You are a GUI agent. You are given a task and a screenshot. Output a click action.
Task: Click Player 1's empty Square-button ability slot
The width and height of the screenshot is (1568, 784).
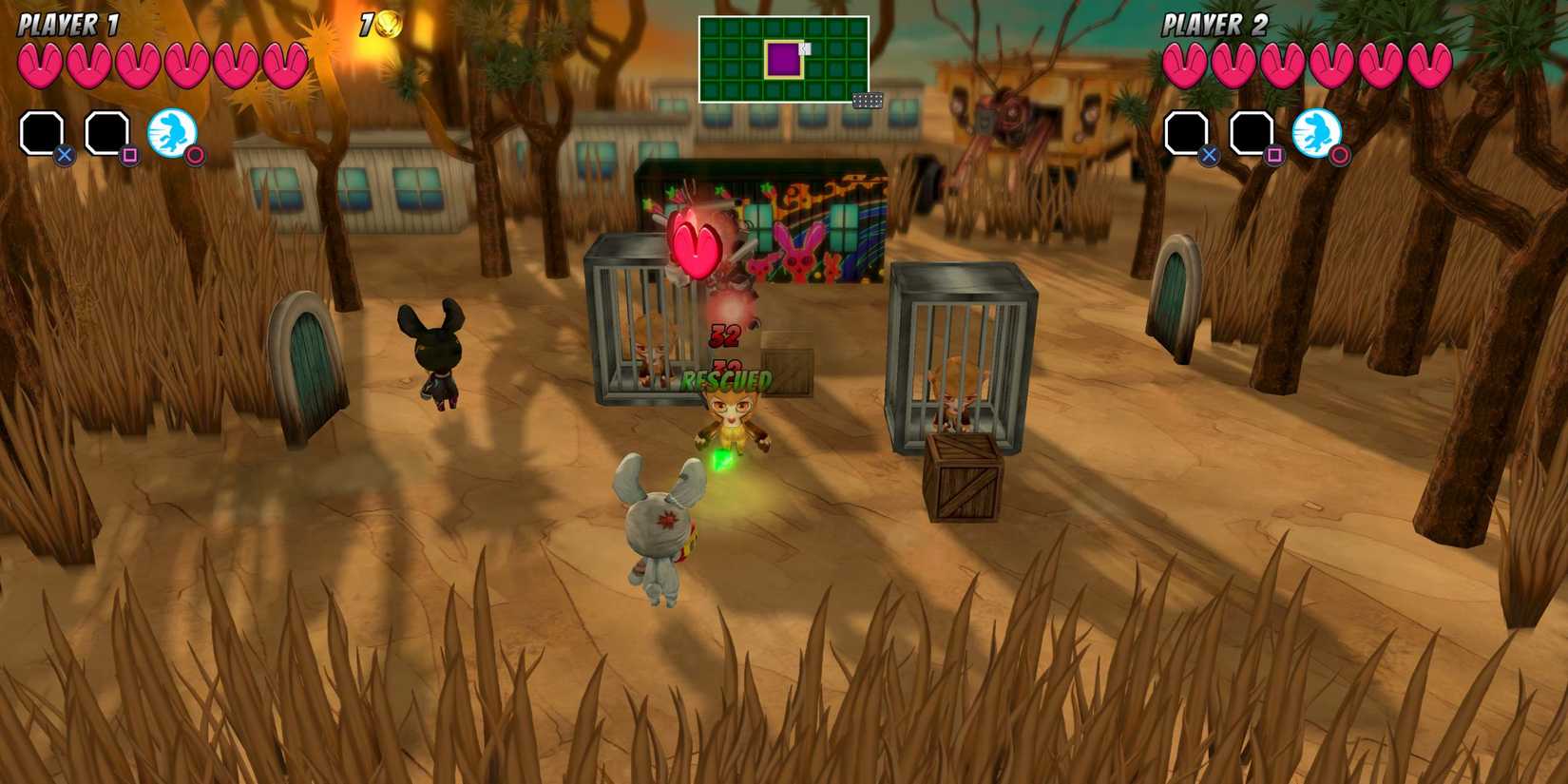pos(106,133)
